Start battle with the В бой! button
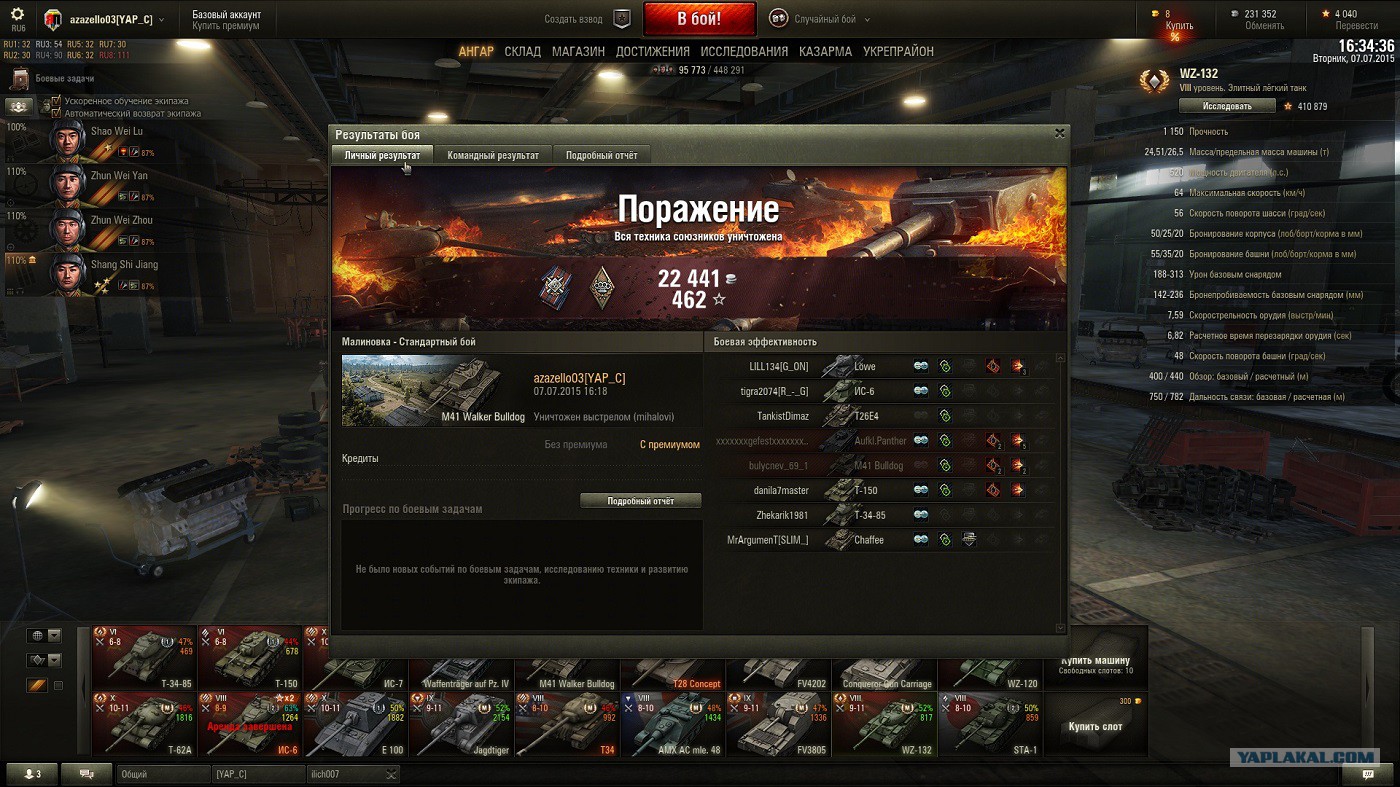 [x=699, y=19]
